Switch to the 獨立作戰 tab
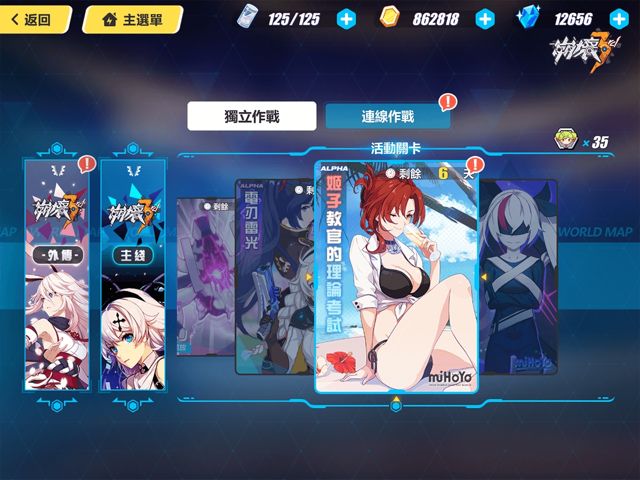 pyautogui.click(x=251, y=116)
